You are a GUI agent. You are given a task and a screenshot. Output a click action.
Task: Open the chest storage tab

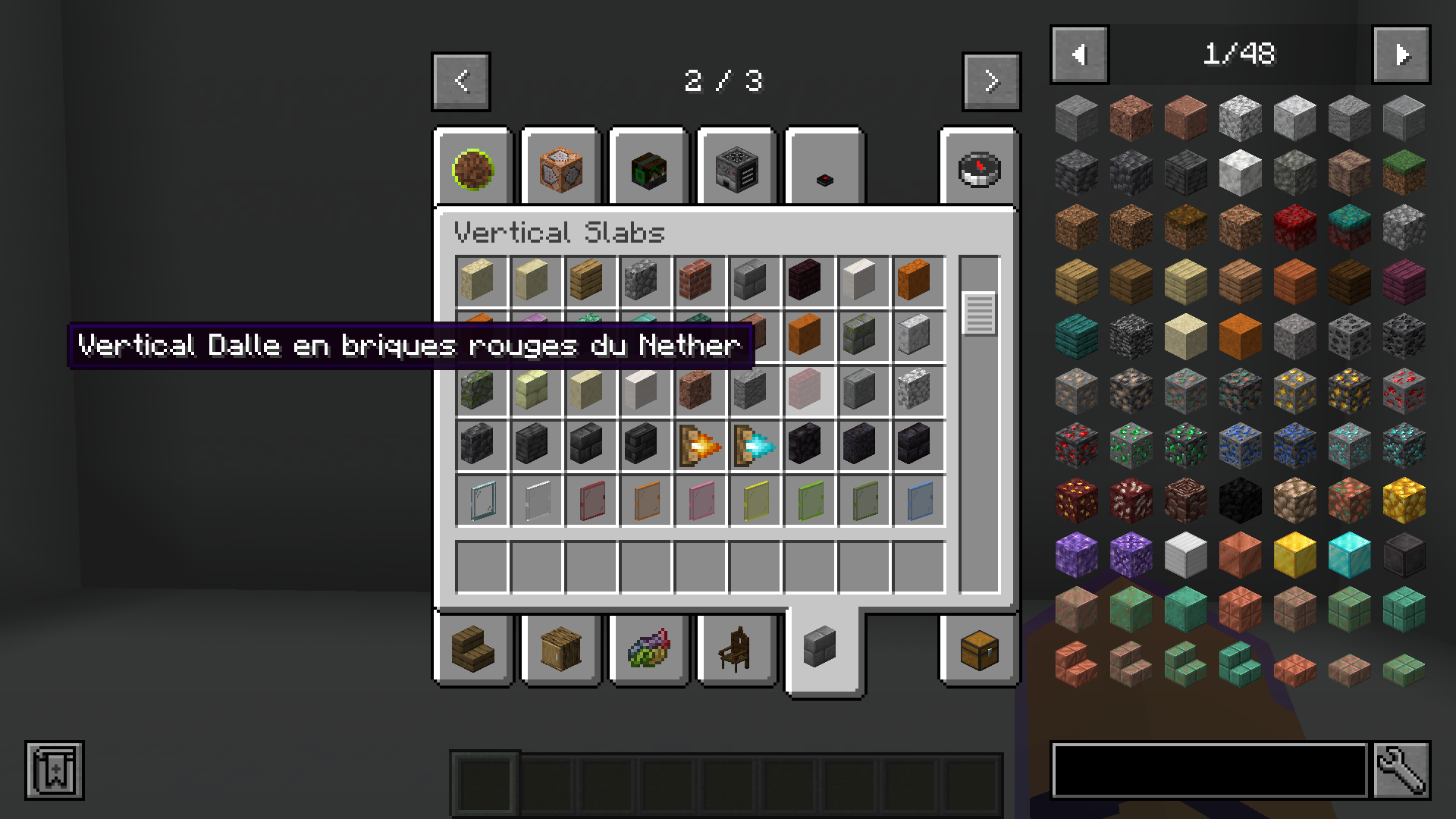pyautogui.click(x=978, y=651)
